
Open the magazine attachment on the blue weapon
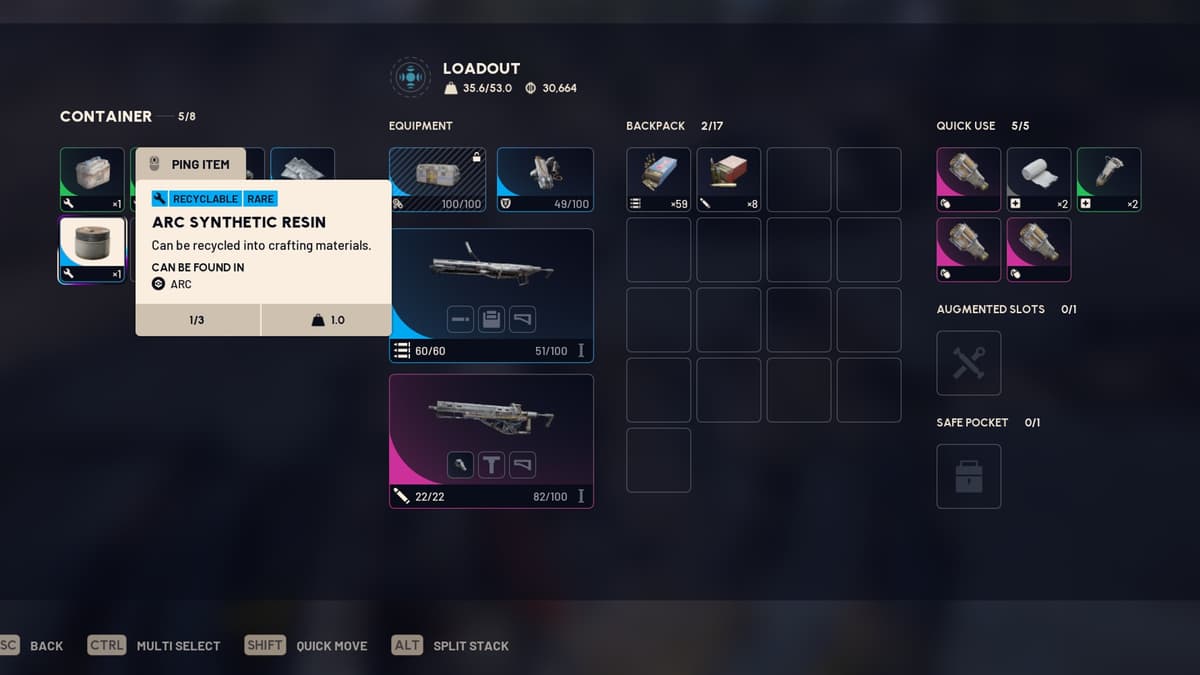[491, 320]
